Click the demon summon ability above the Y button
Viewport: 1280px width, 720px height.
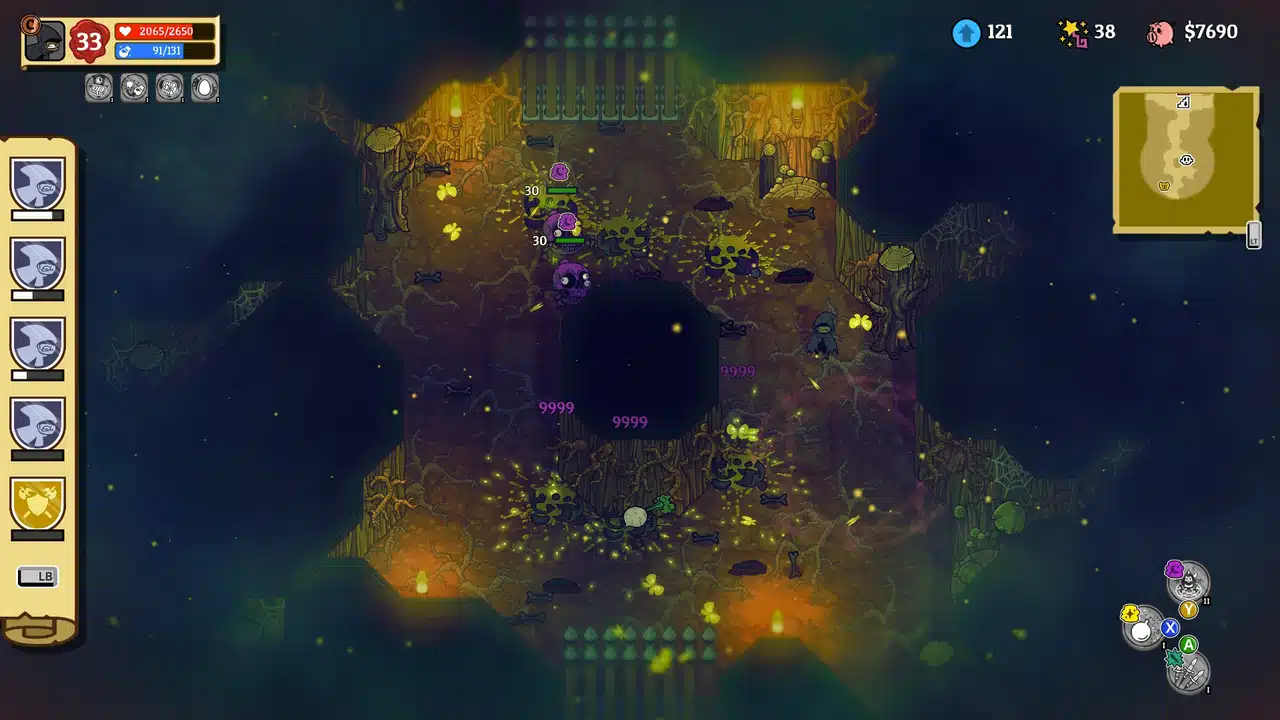pyautogui.click(x=1189, y=581)
